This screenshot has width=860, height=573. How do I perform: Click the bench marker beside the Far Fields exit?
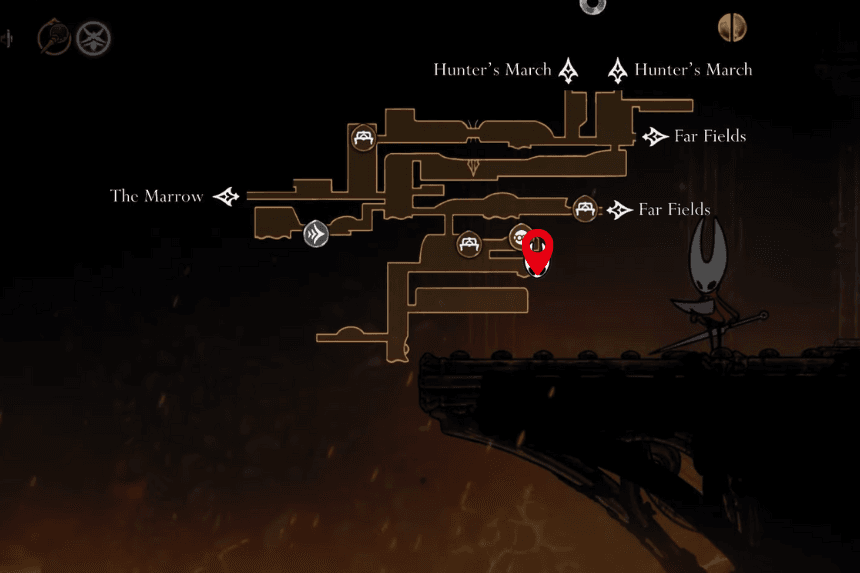[585, 209]
